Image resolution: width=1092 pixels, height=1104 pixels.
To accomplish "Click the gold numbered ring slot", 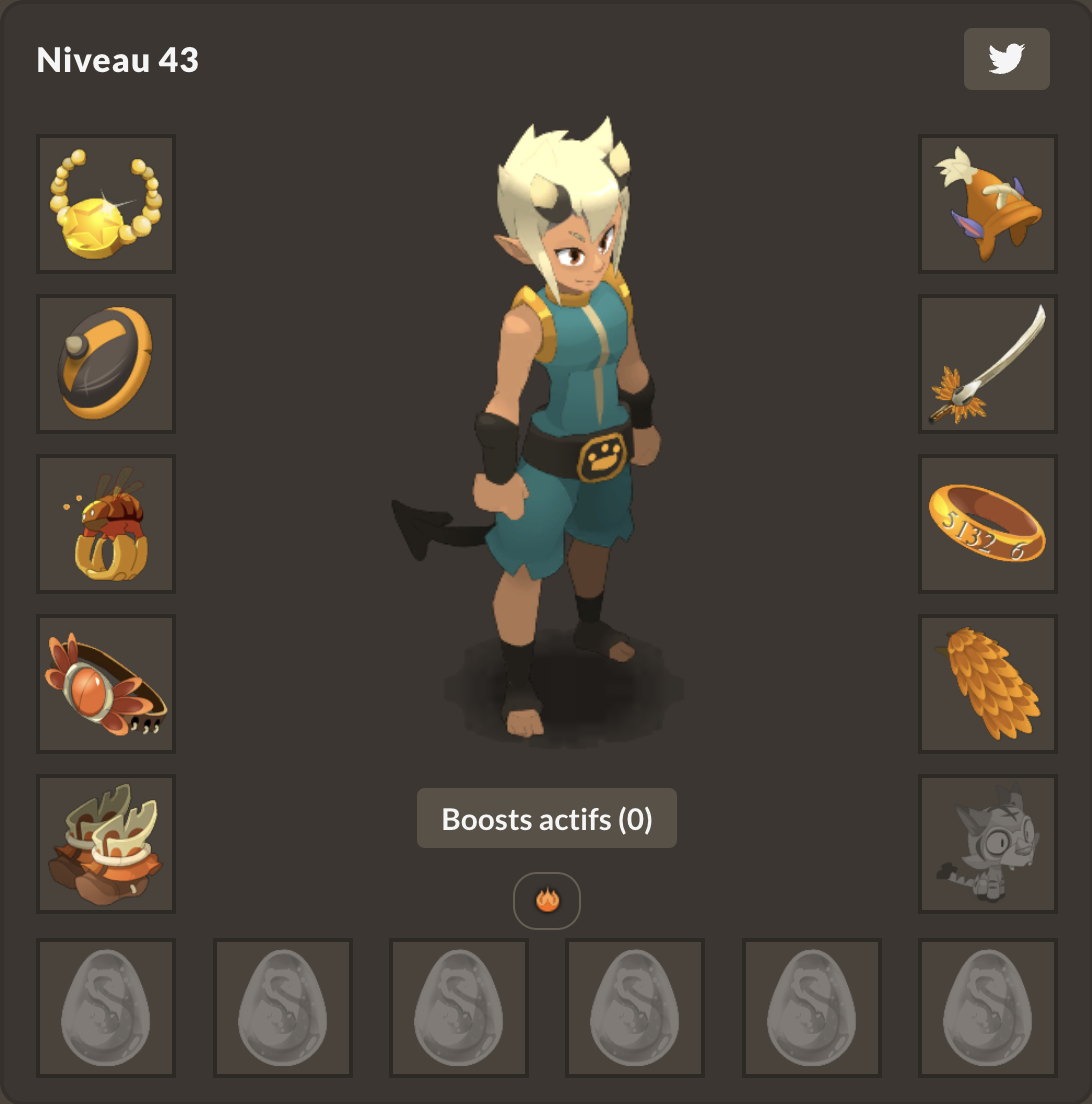I will (x=988, y=524).
